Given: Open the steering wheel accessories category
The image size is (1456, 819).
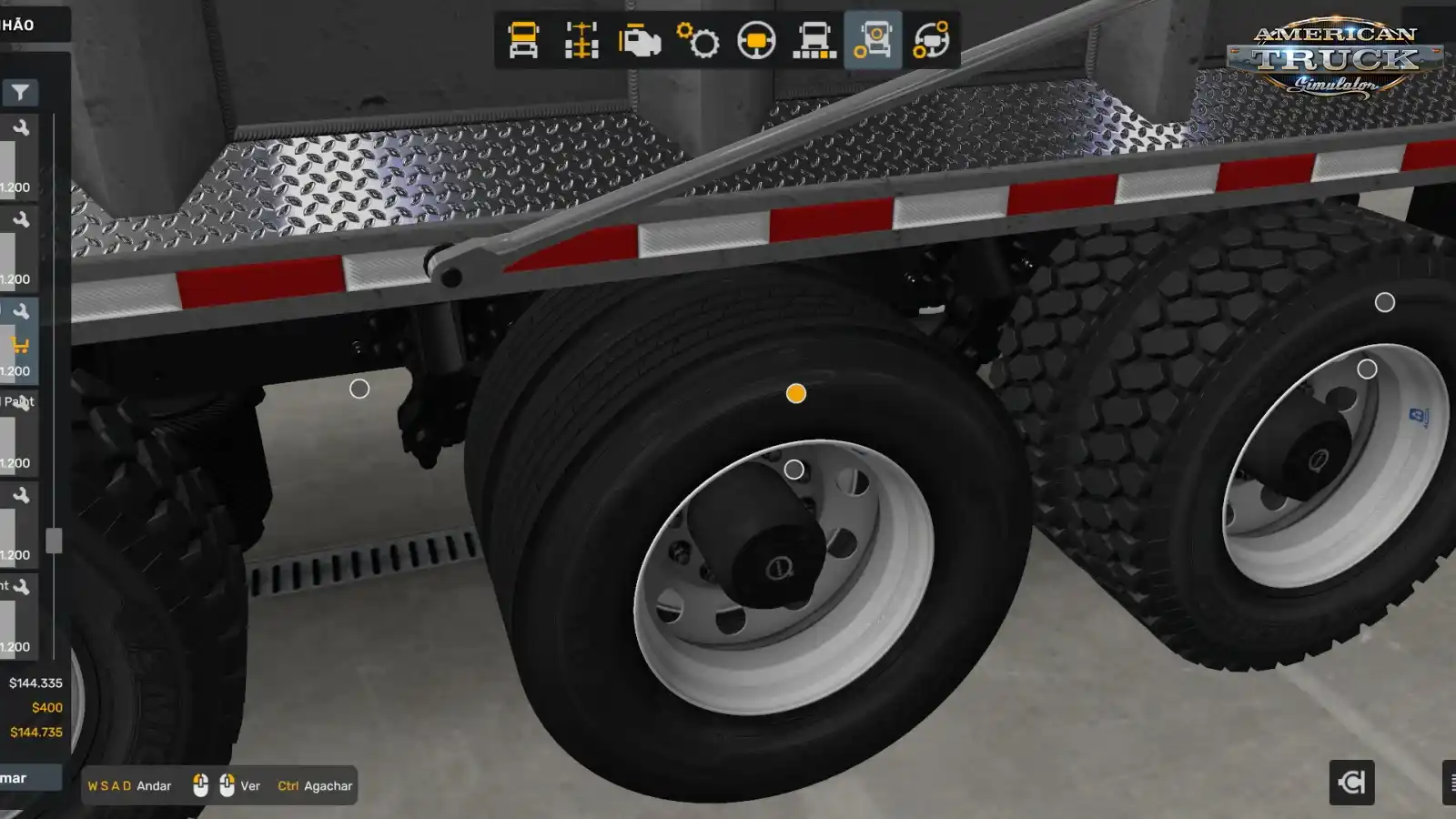Looking at the screenshot, I should 931,41.
